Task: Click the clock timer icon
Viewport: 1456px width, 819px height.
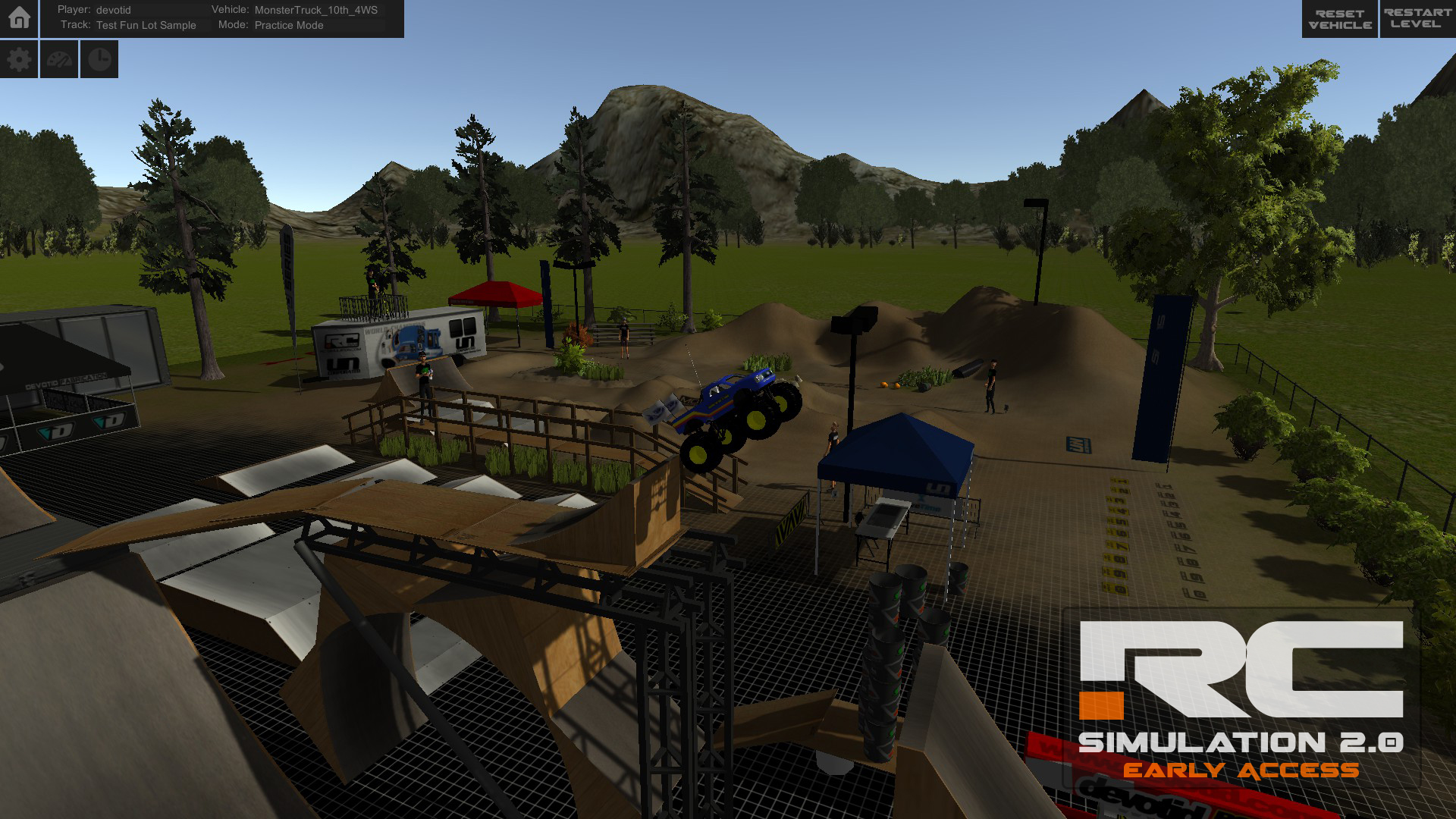Action: click(x=98, y=58)
